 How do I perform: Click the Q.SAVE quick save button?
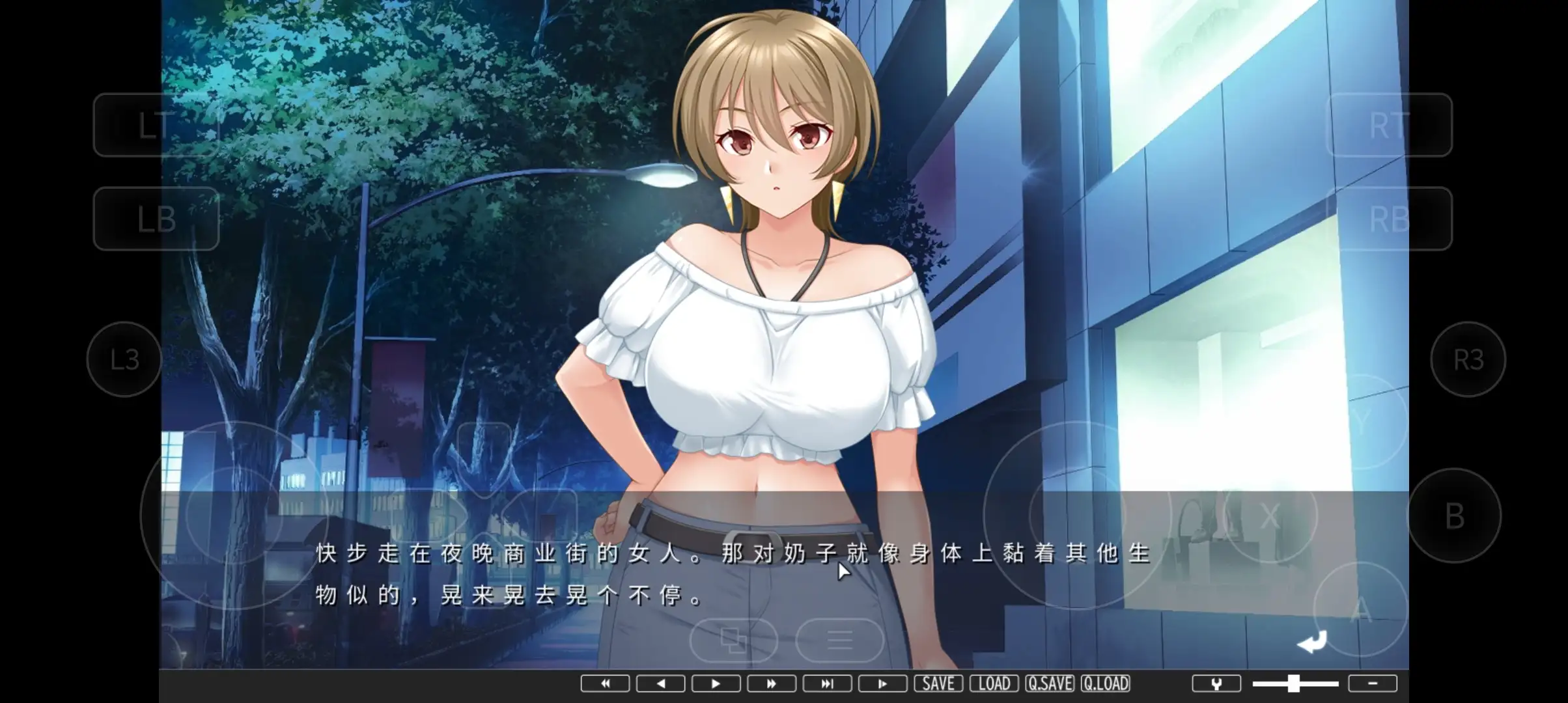1050,683
